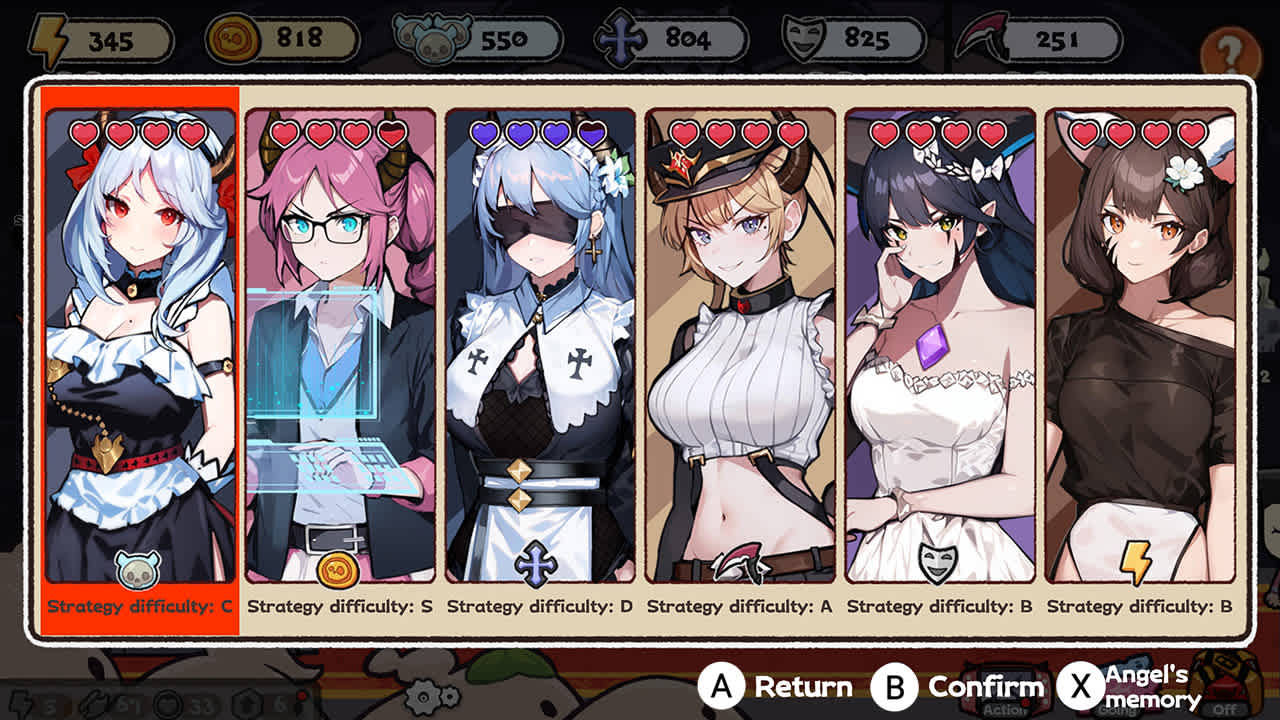Click the blue cross resource icon
This screenshot has height=720, width=1280.
[622, 38]
